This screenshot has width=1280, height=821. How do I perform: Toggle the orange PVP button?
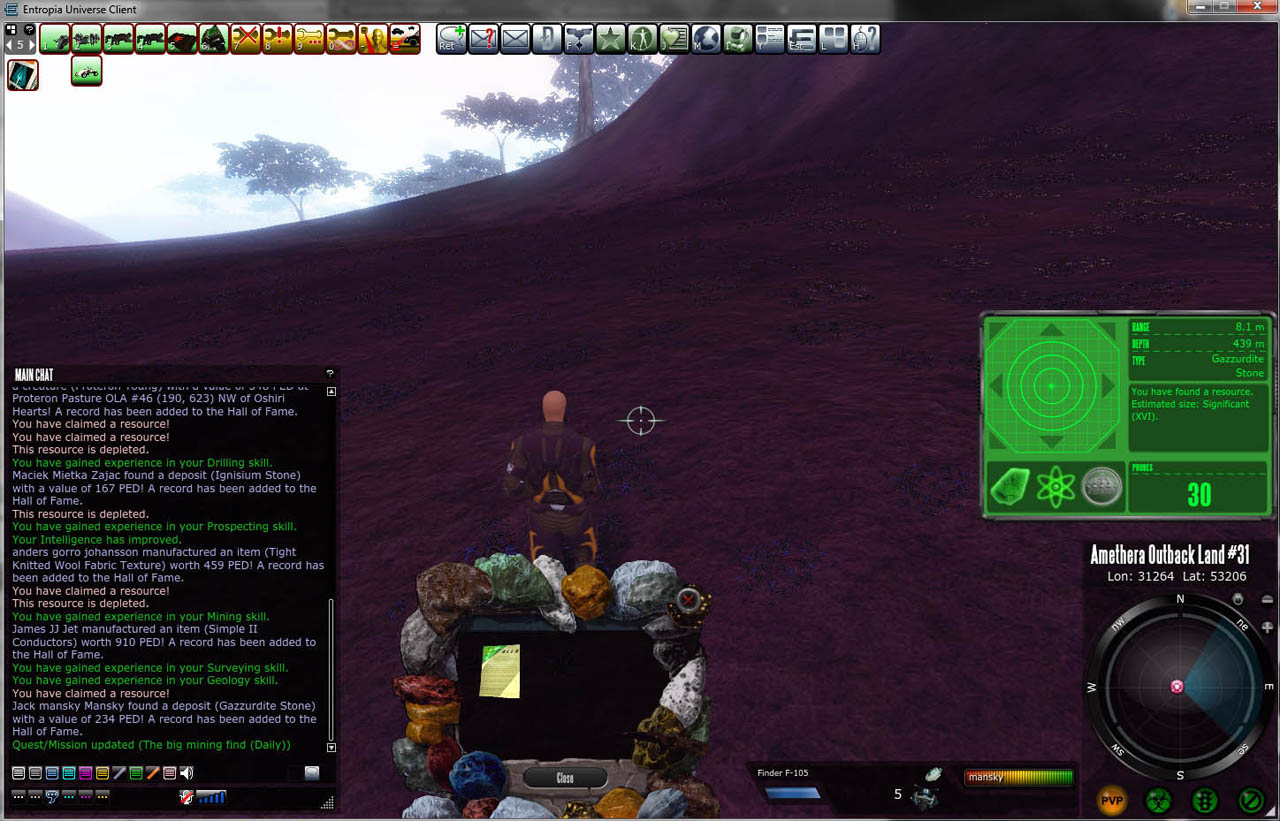point(1112,800)
